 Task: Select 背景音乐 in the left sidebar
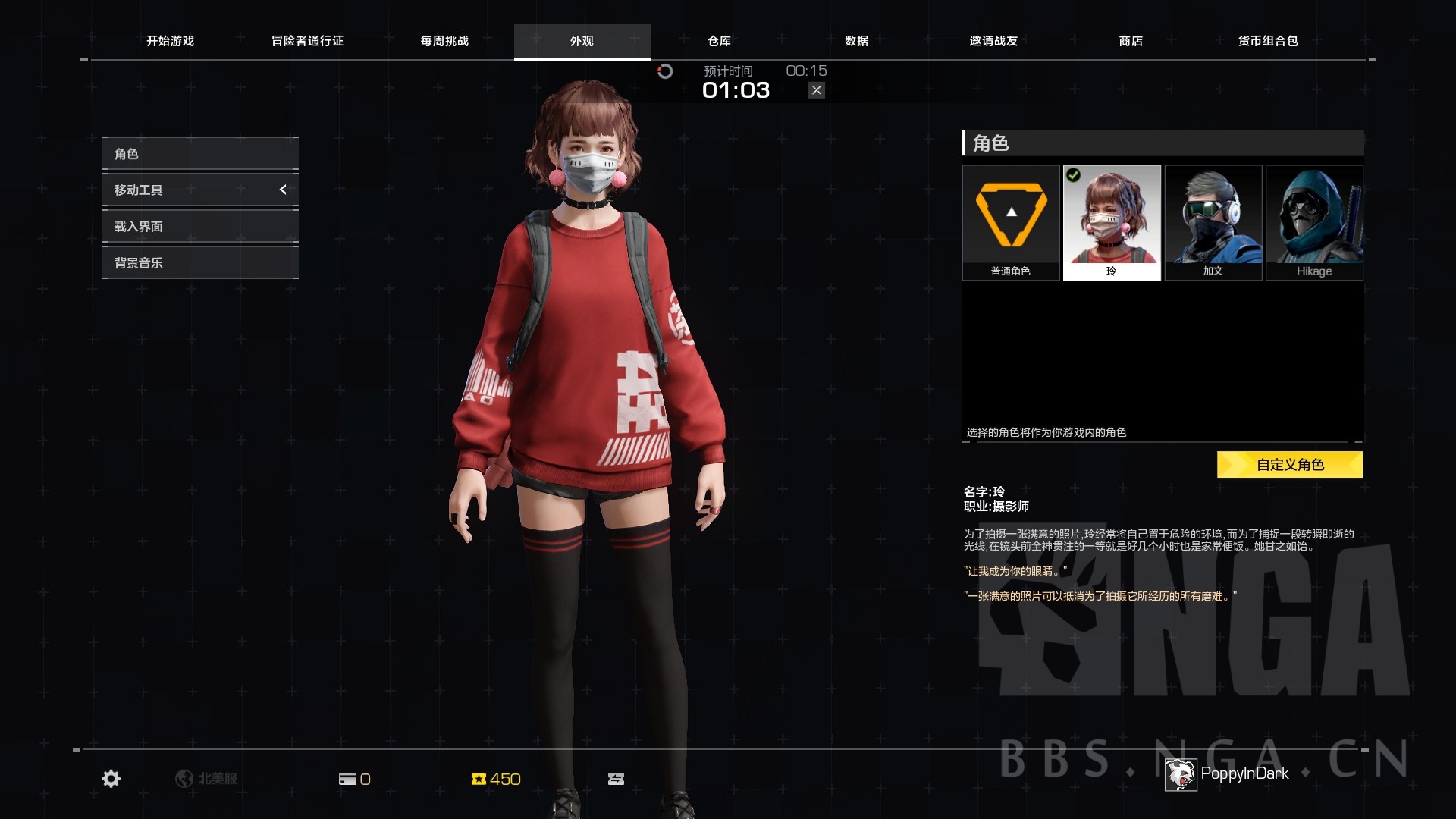[137, 262]
